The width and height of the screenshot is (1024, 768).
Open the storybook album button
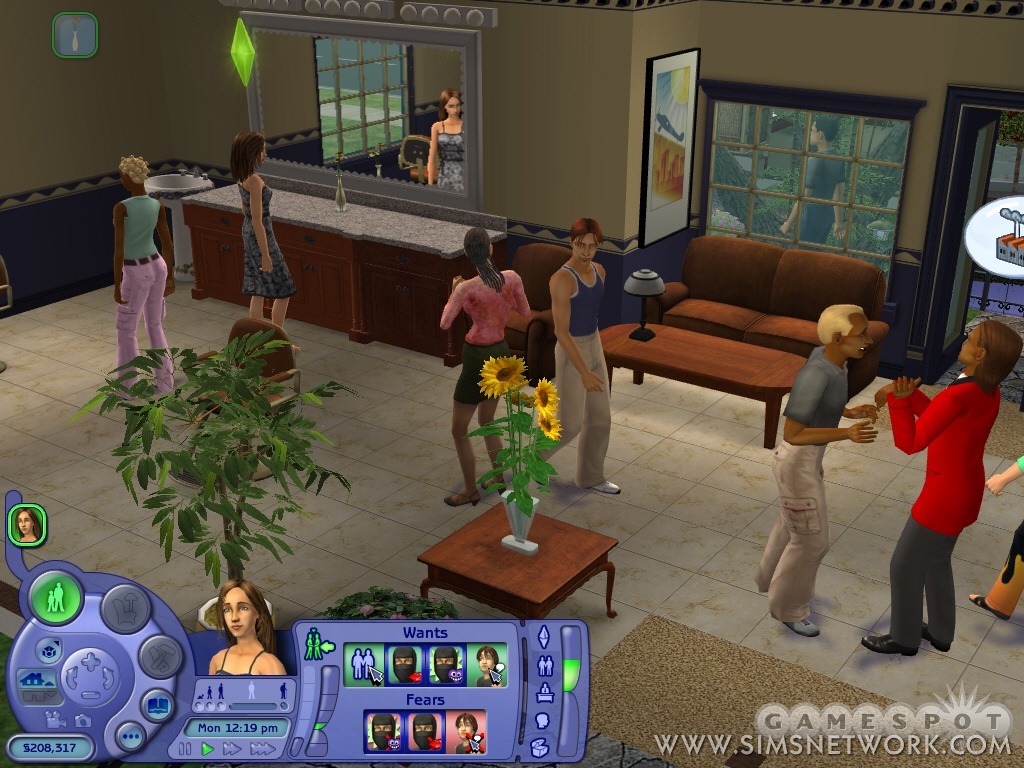click(156, 704)
